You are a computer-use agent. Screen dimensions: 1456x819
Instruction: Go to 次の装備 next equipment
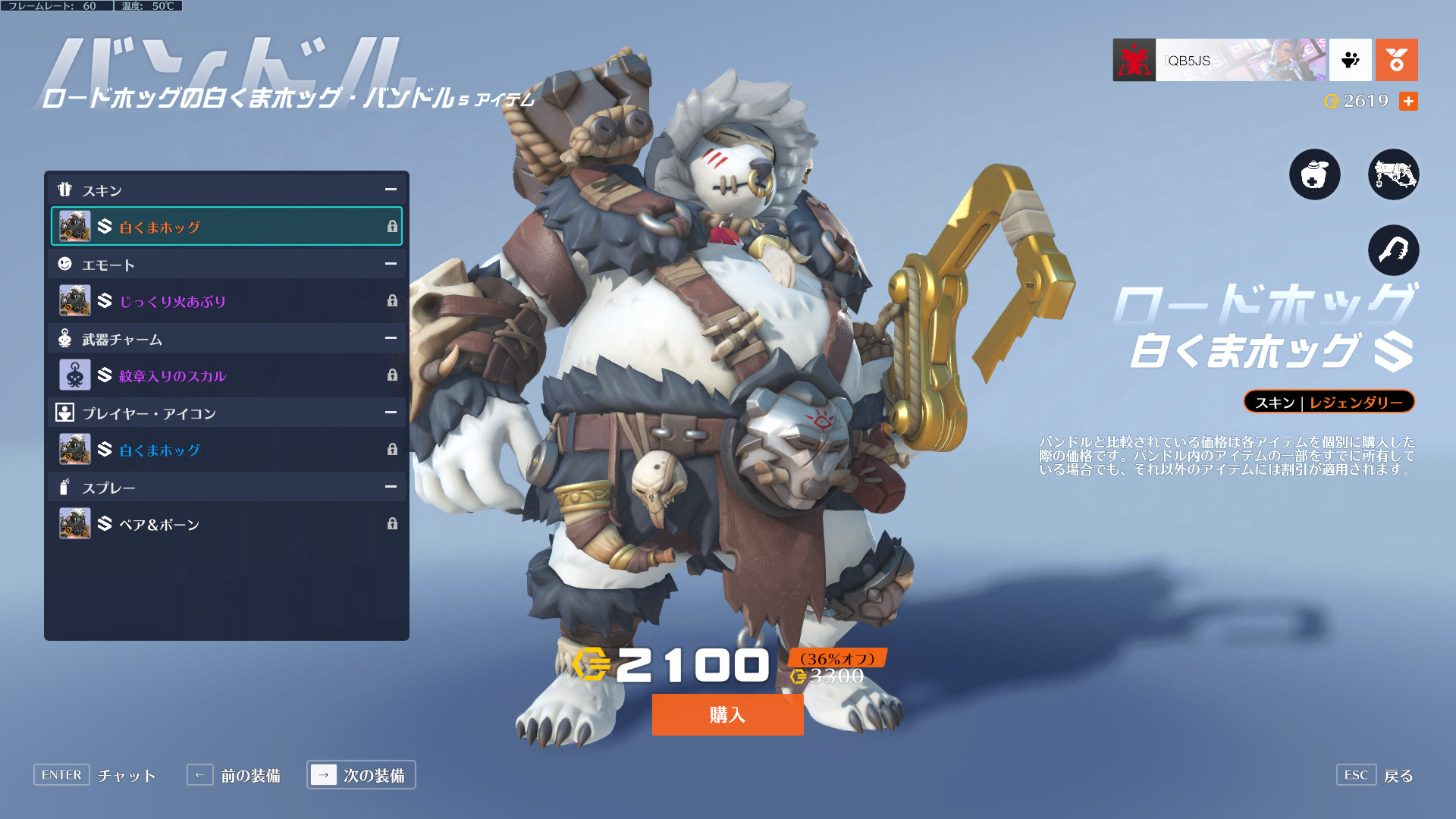(x=361, y=775)
